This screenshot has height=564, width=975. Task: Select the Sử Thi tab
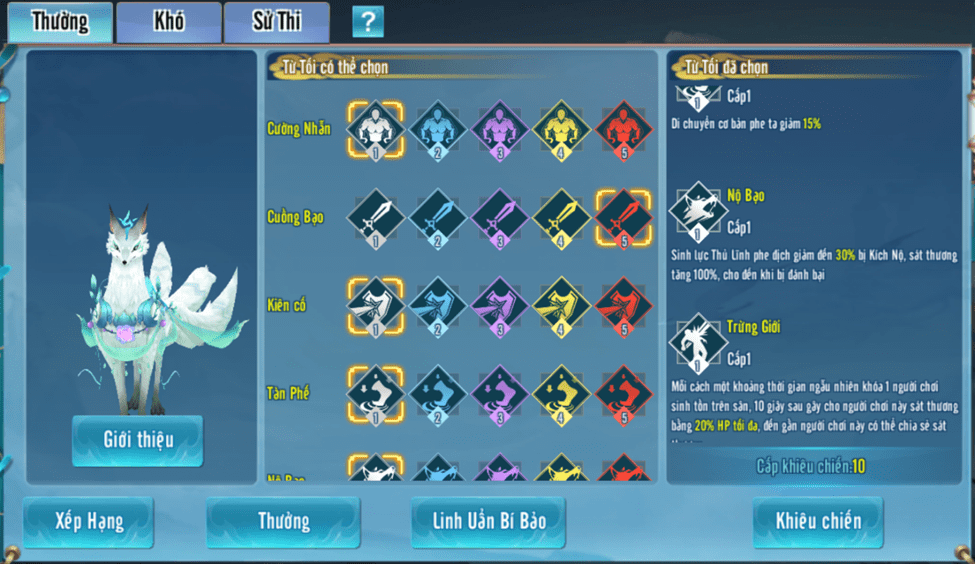[x=276, y=22]
